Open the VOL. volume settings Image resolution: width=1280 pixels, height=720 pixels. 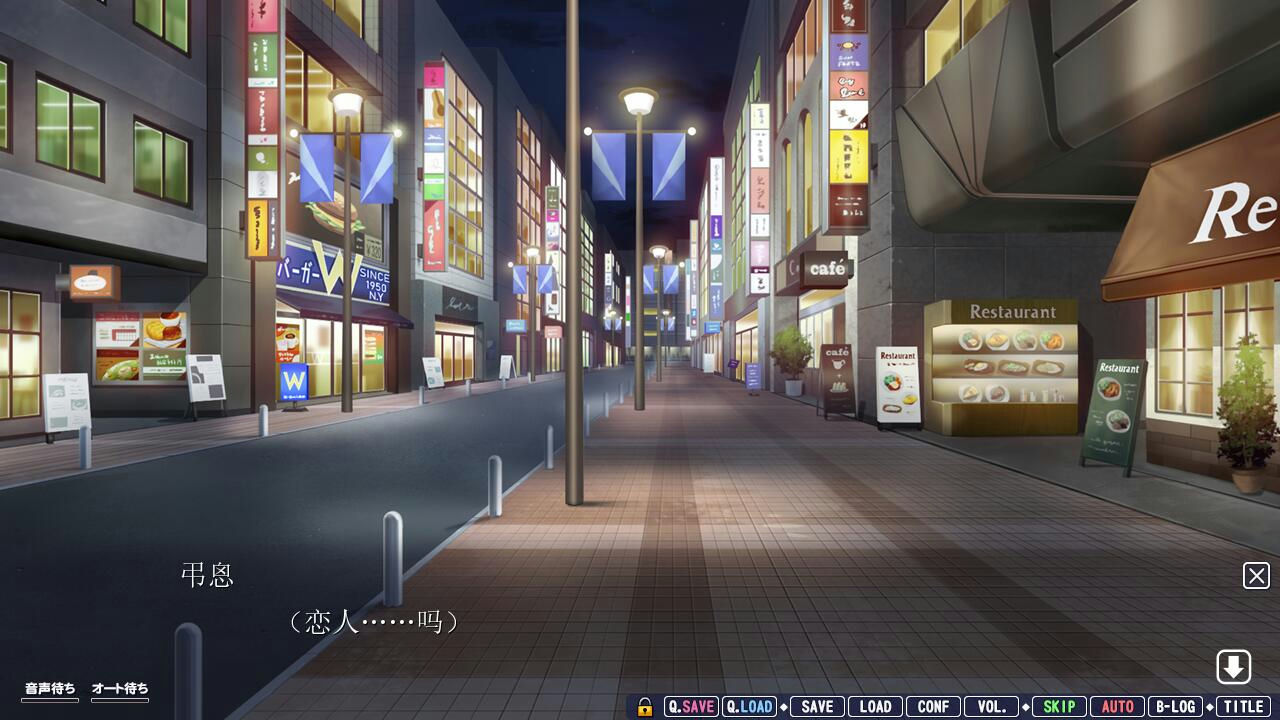click(991, 707)
